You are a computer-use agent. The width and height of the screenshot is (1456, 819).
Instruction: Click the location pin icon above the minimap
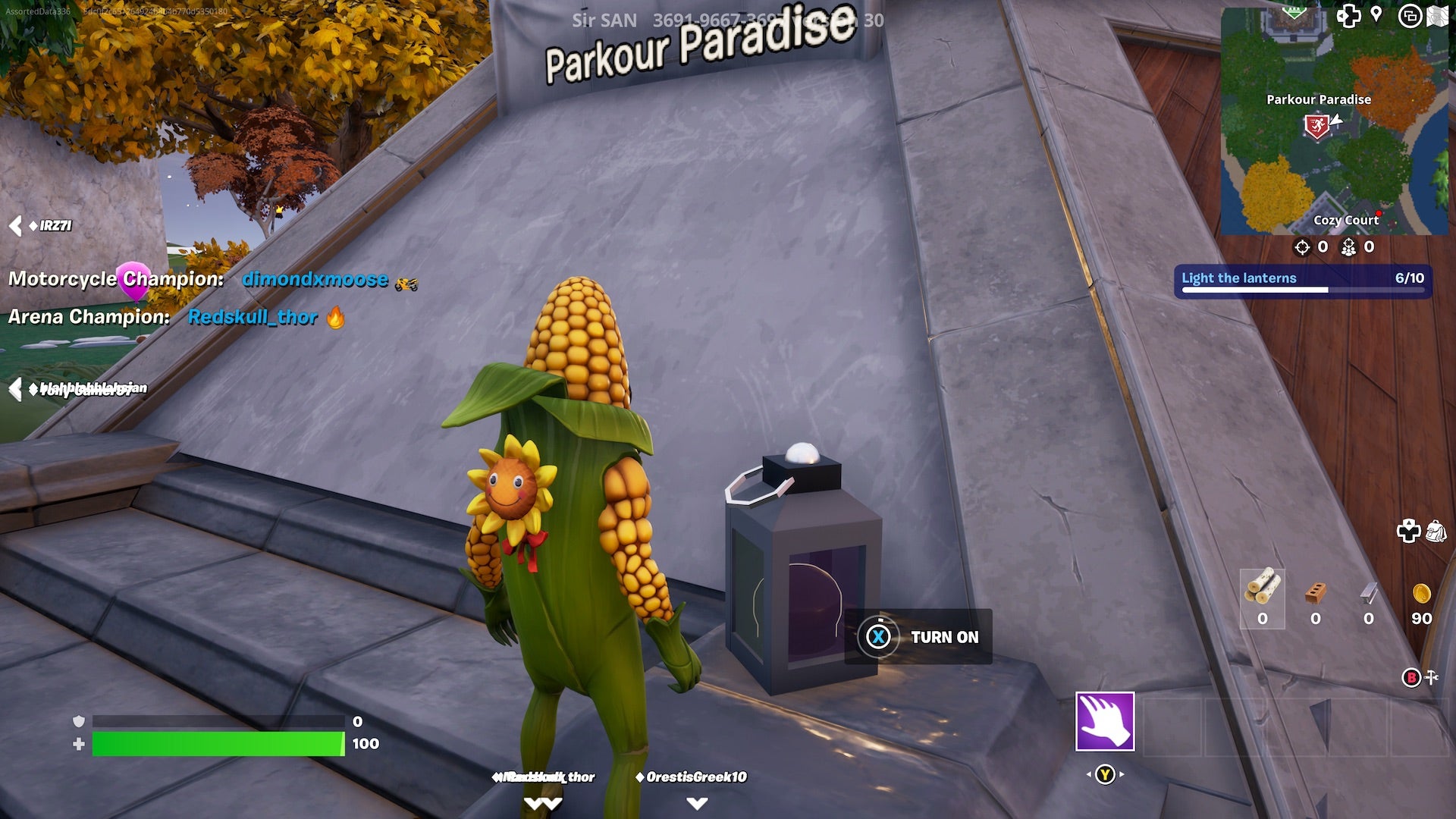1375,14
